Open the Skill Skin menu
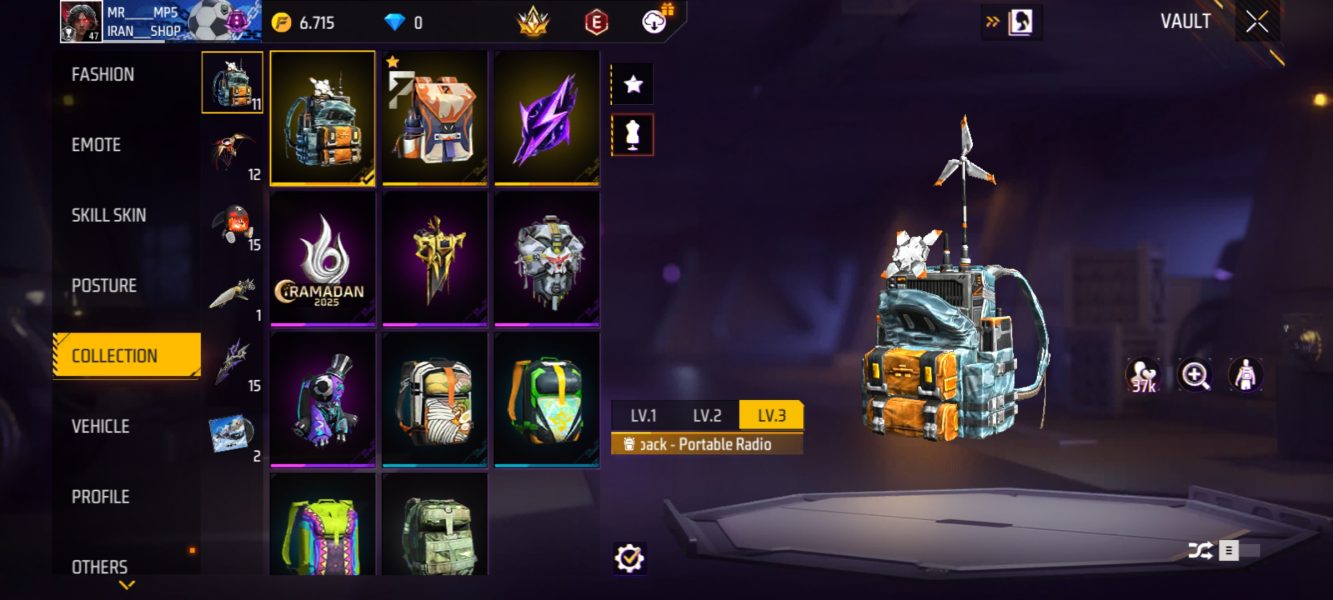1333x600 pixels. point(108,215)
